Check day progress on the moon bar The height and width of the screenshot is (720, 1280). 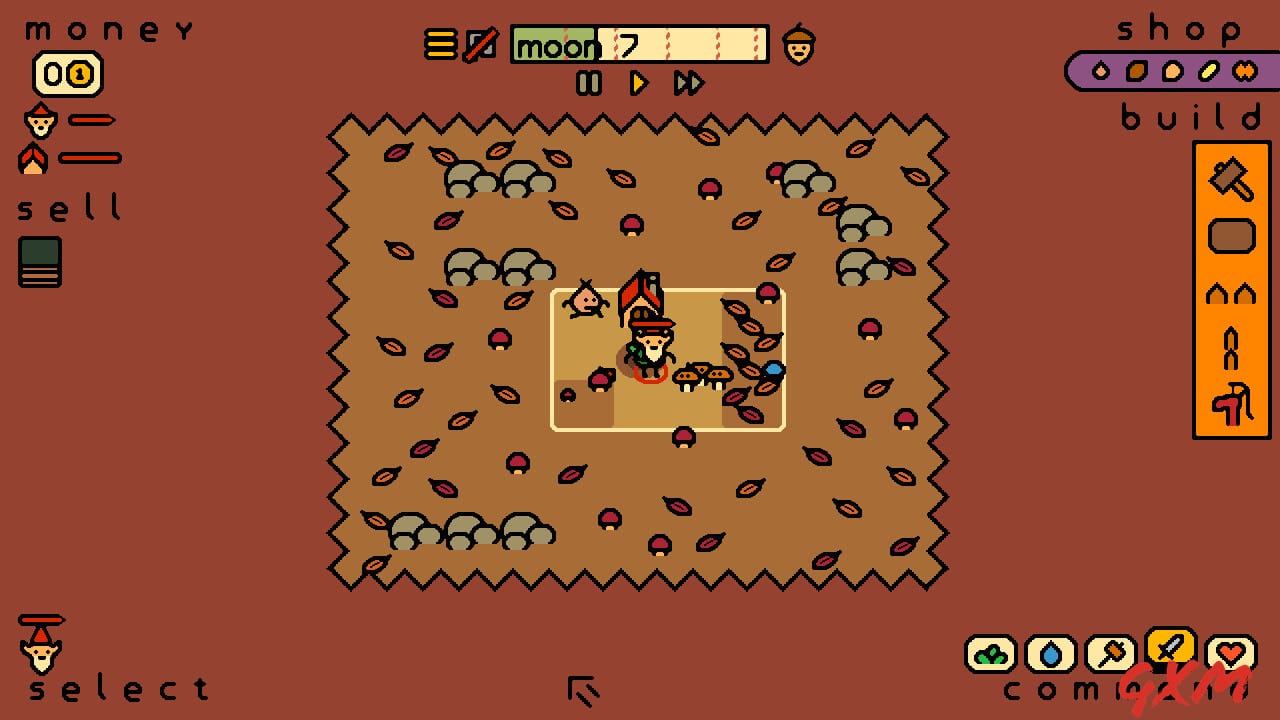click(x=640, y=44)
